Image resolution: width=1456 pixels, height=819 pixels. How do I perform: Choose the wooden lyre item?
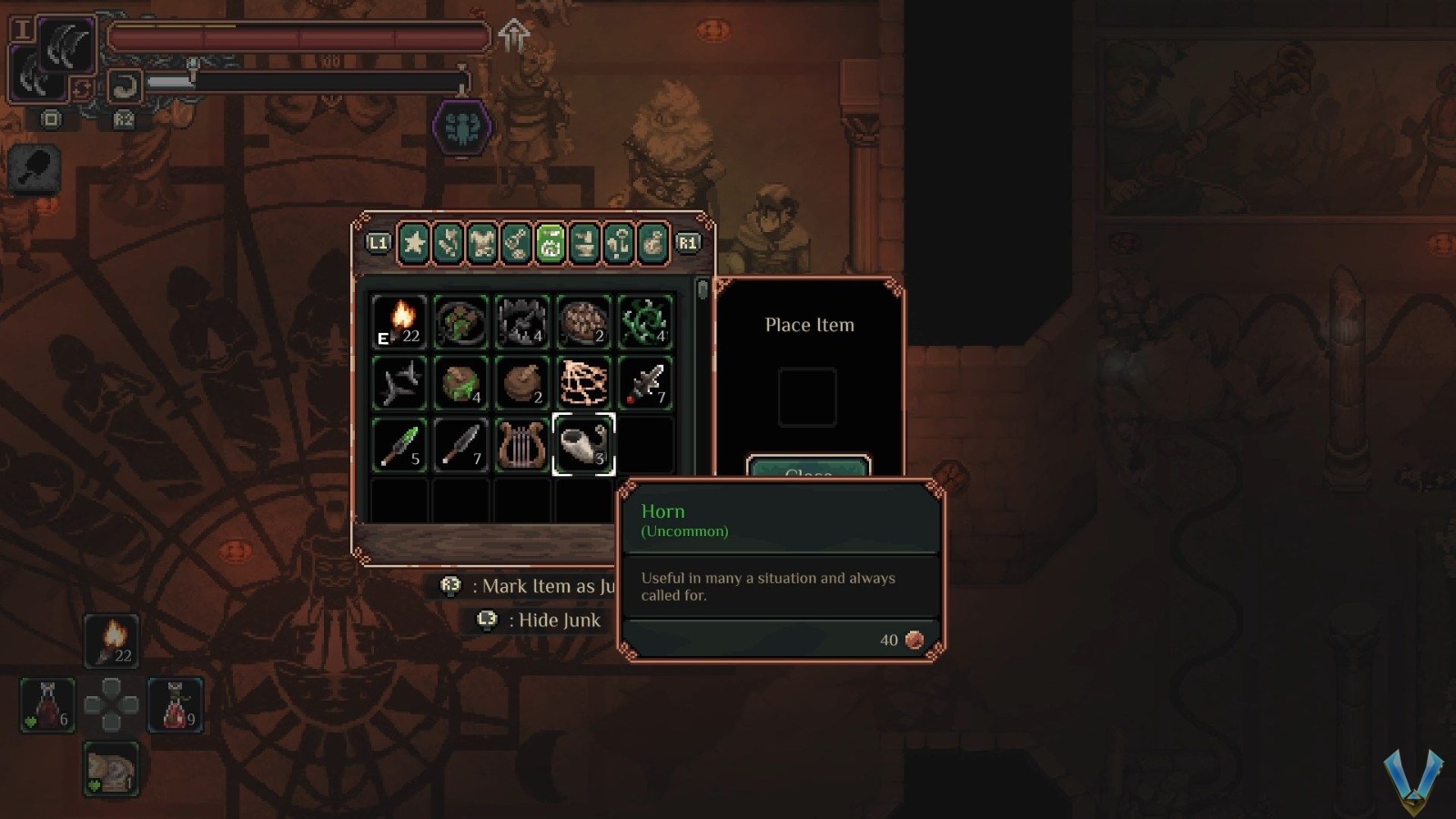[521, 444]
